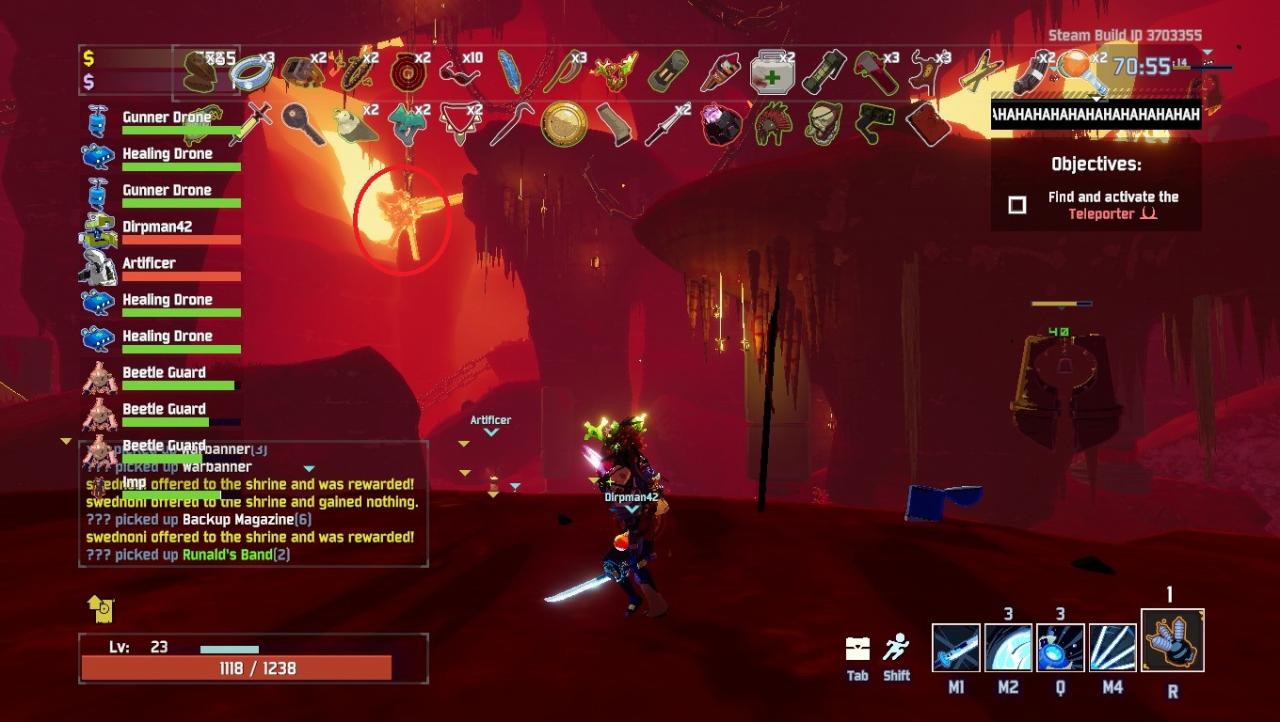The width and height of the screenshot is (1280, 722).
Task: Use the blue orb ability icon
Action: (x=1060, y=647)
